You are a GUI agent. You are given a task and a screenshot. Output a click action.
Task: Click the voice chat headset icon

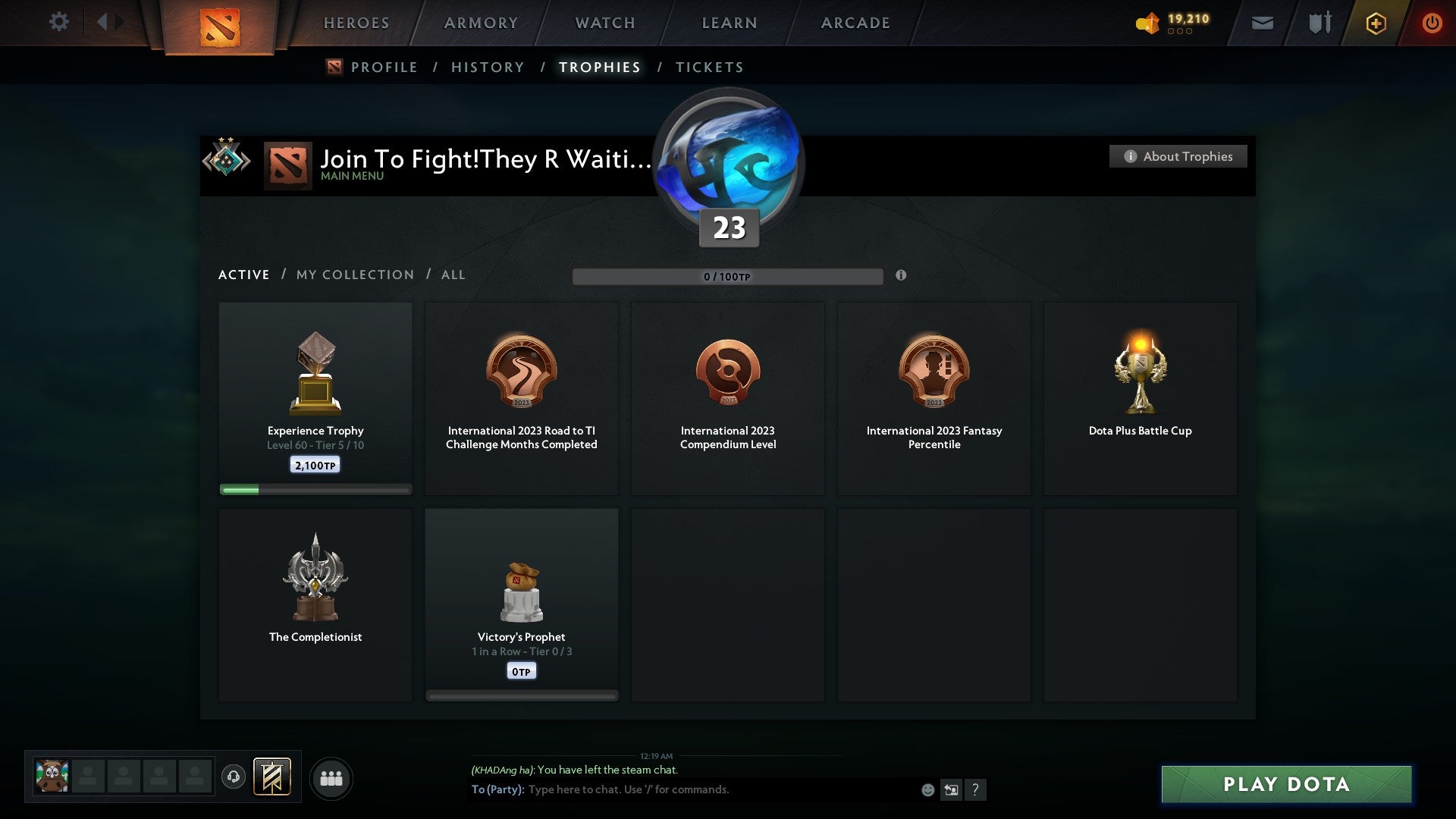[x=234, y=777]
